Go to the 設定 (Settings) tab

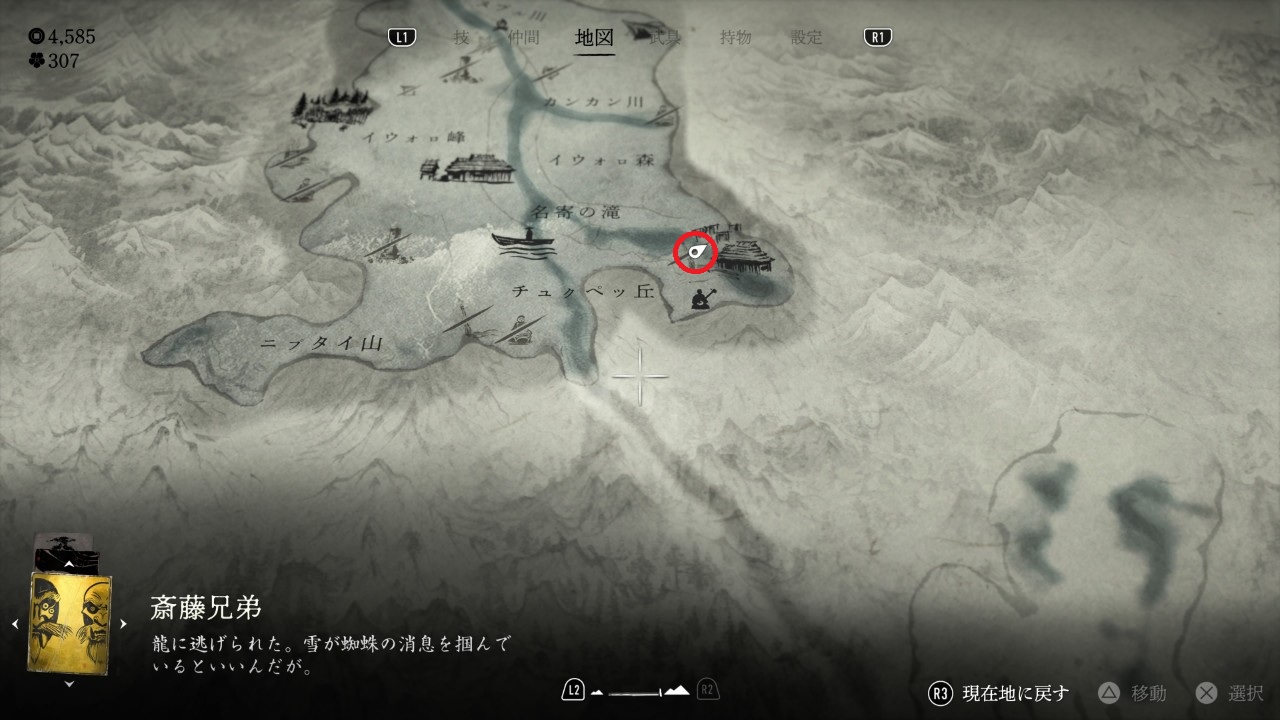pyautogui.click(x=806, y=38)
